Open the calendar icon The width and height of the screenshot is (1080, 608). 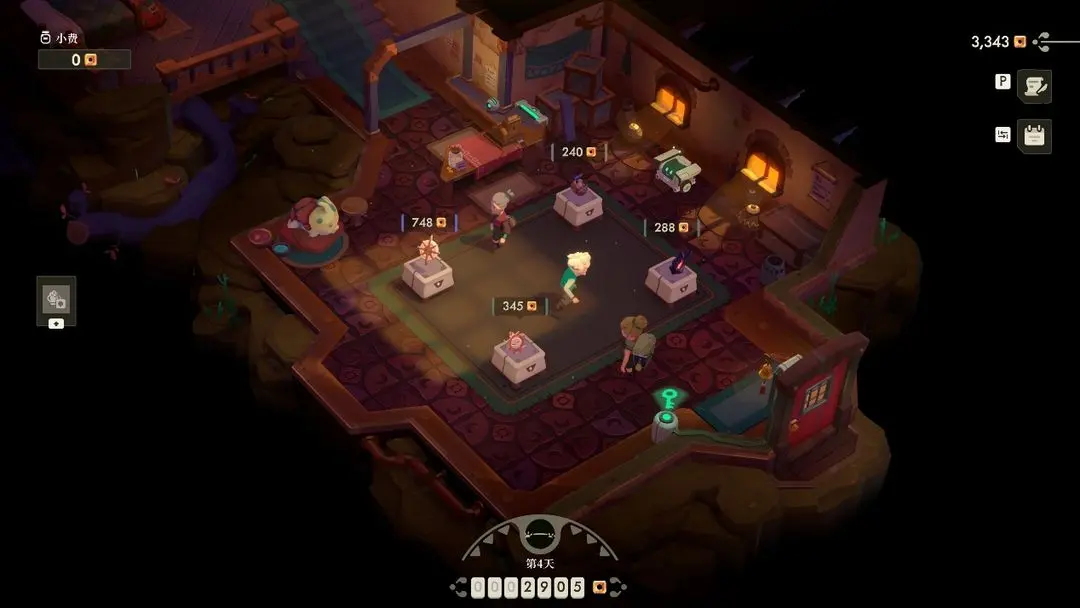pyautogui.click(x=1034, y=136)
